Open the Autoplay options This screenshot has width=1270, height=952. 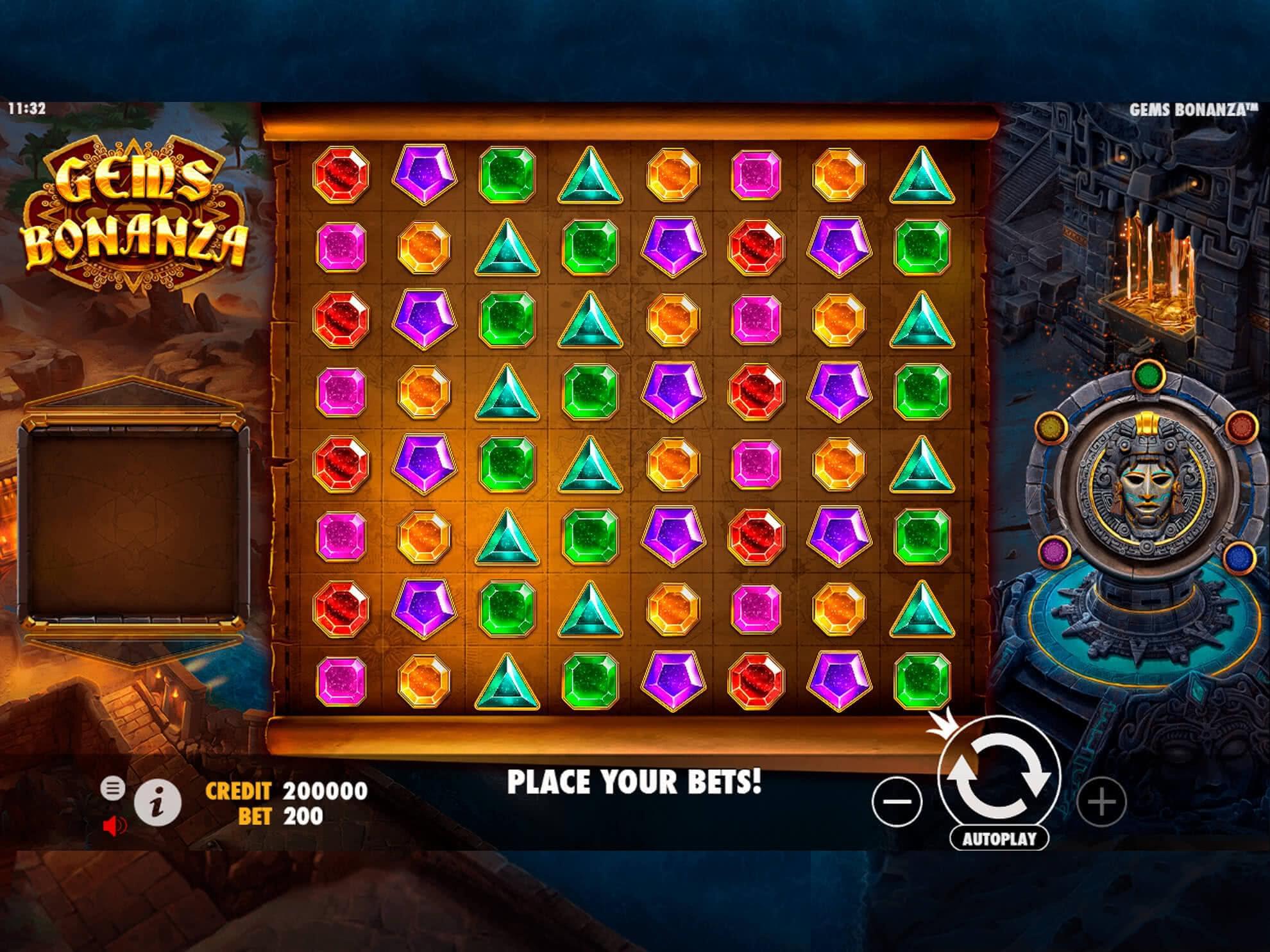999,839
